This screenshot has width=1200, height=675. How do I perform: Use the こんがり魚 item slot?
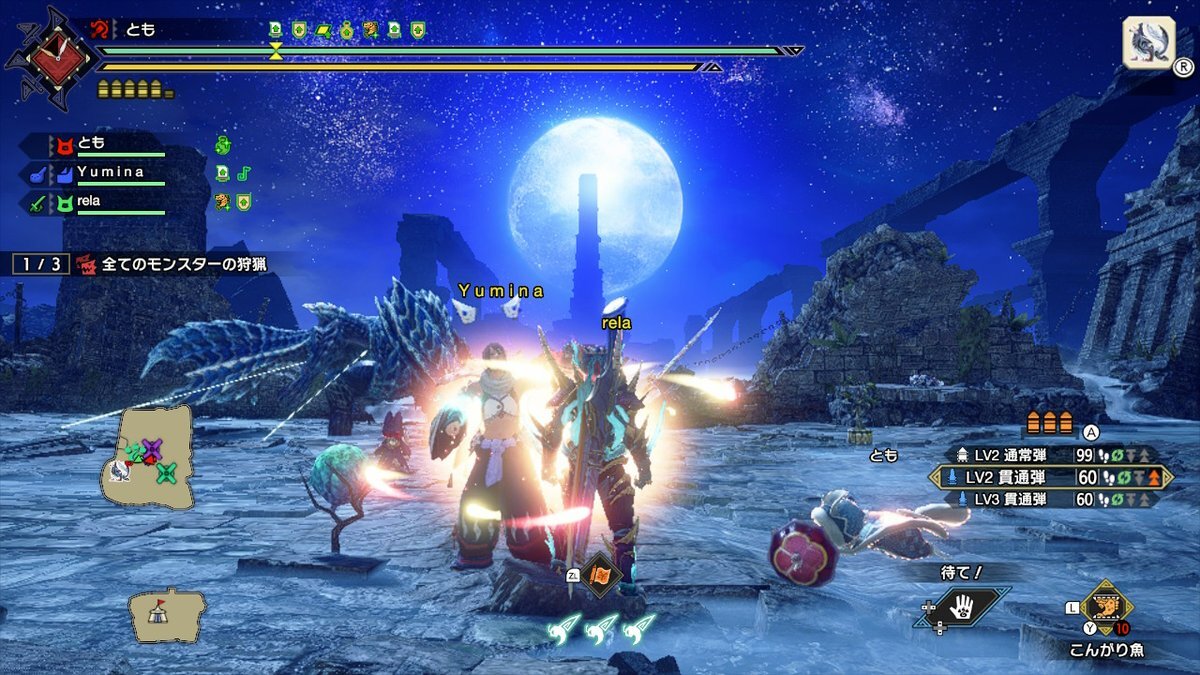pyautogui.click(x=1106, y=607)
